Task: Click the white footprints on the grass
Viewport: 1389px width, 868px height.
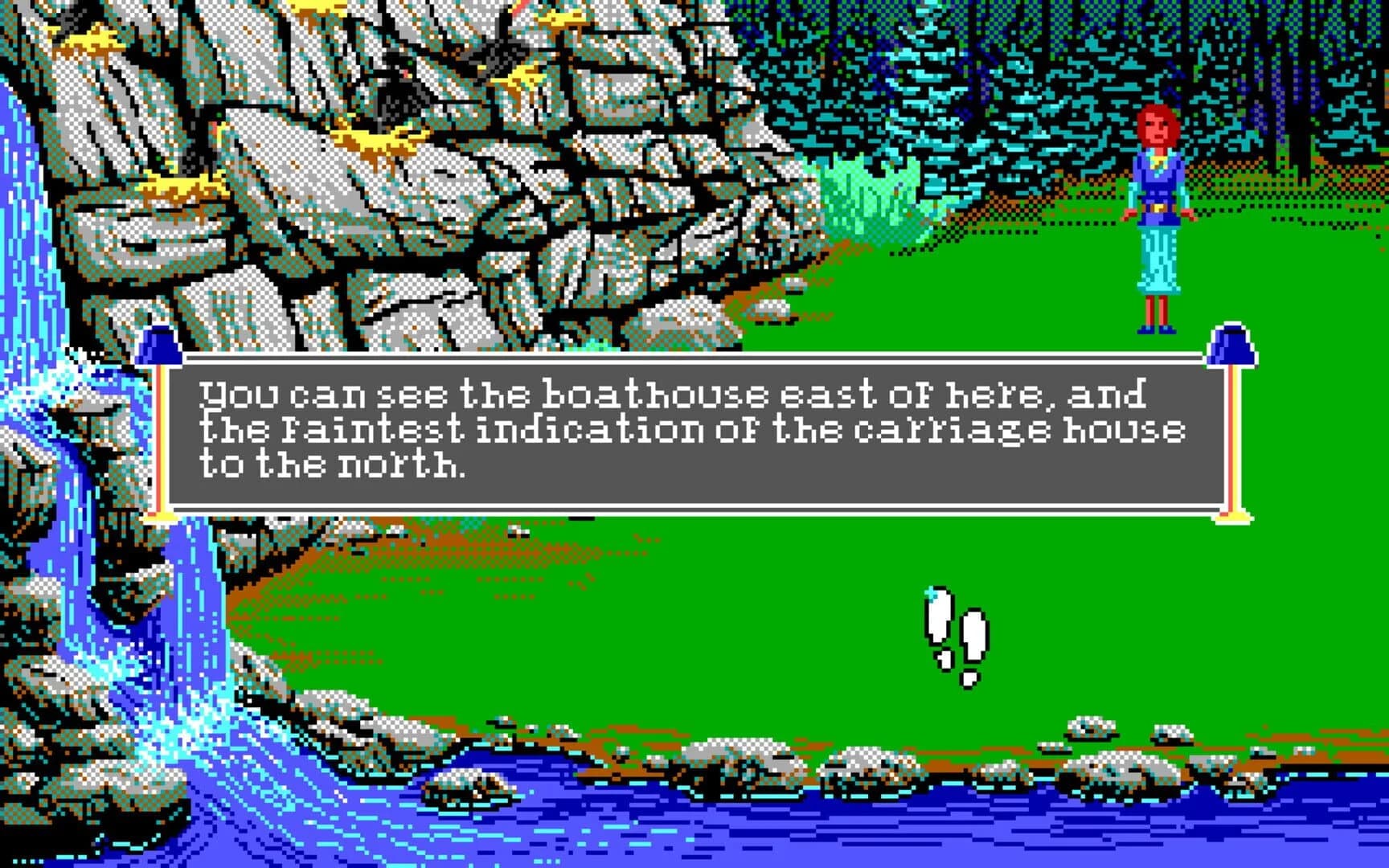Action: pos(957,635)
